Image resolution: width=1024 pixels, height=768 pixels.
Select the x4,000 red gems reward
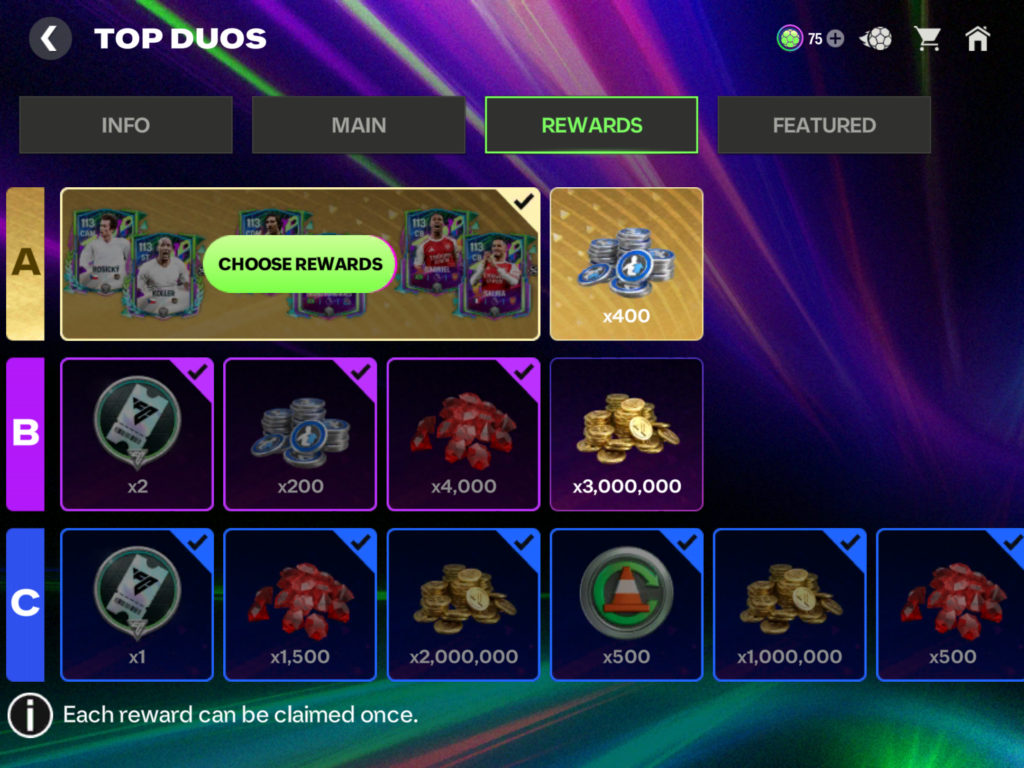pyautogui.click(x=463, y=434)
